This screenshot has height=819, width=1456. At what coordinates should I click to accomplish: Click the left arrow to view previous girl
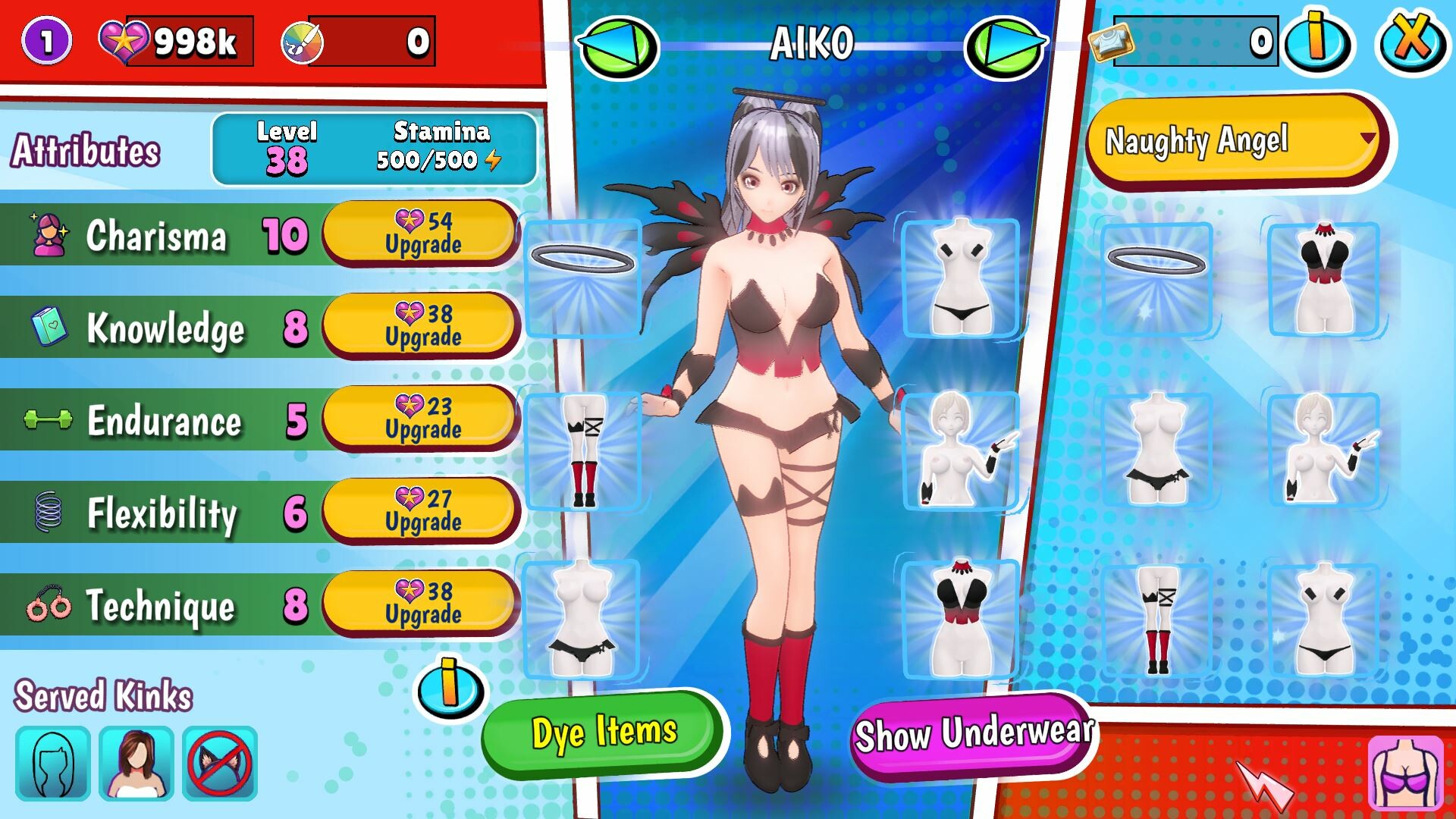pos(618,45)
